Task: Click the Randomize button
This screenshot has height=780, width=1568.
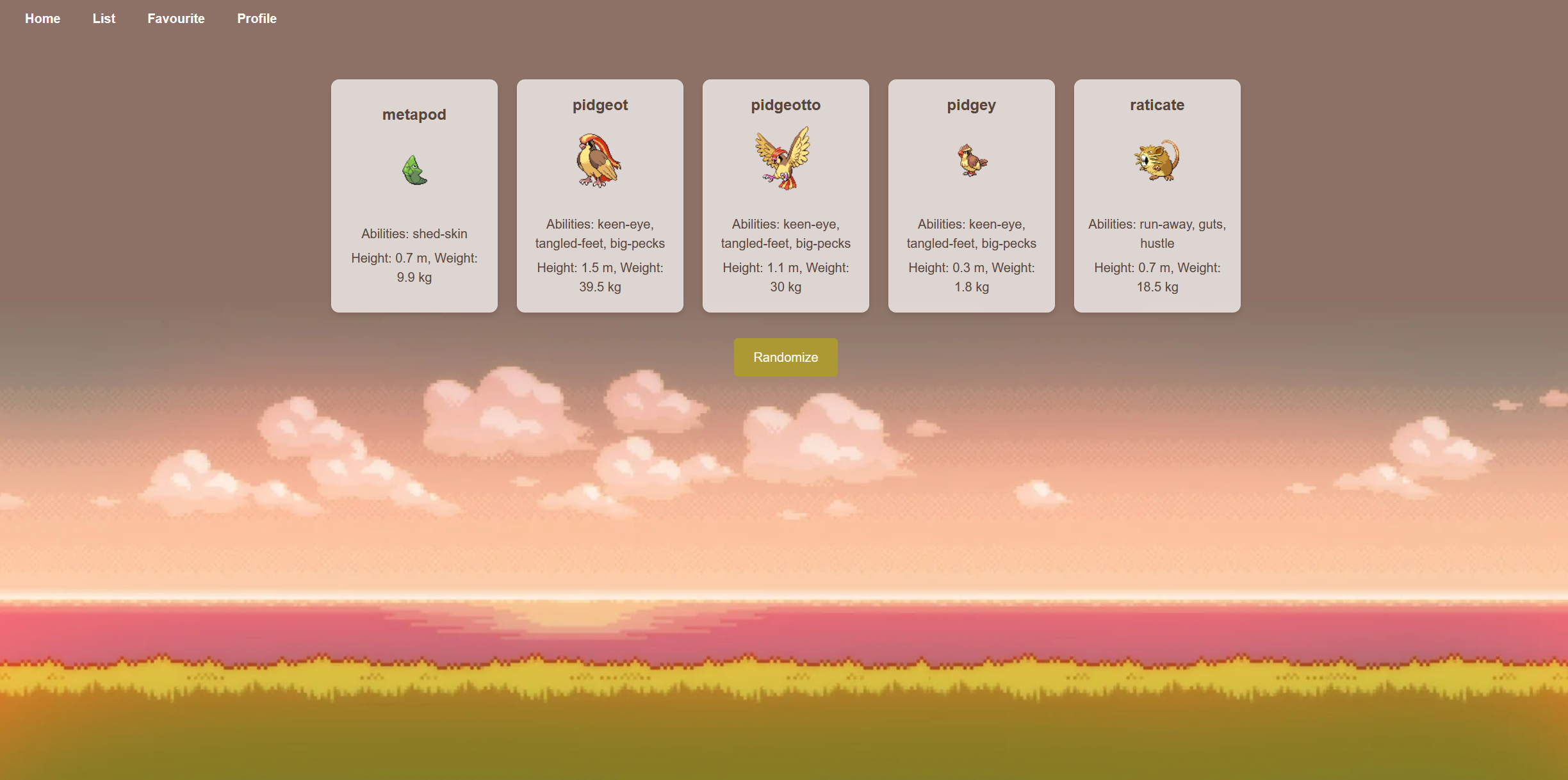Action: click(x=785, y=357)
